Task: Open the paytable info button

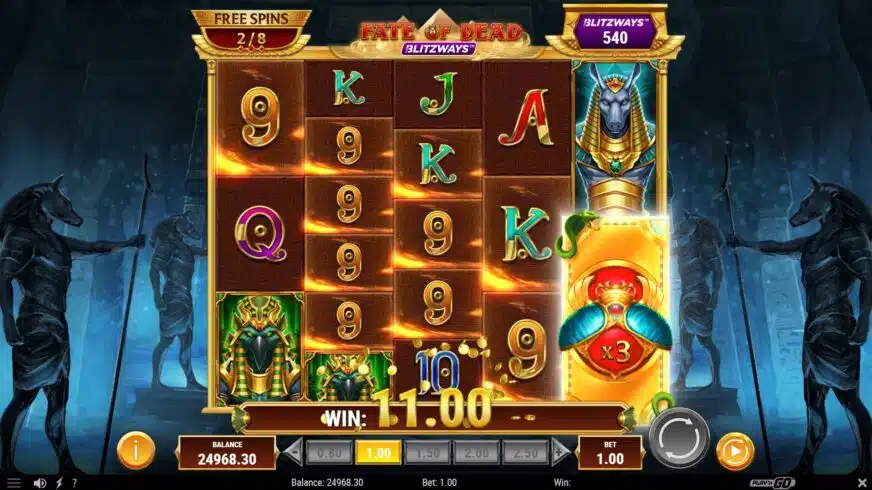Action: click(x=136, y=451)
